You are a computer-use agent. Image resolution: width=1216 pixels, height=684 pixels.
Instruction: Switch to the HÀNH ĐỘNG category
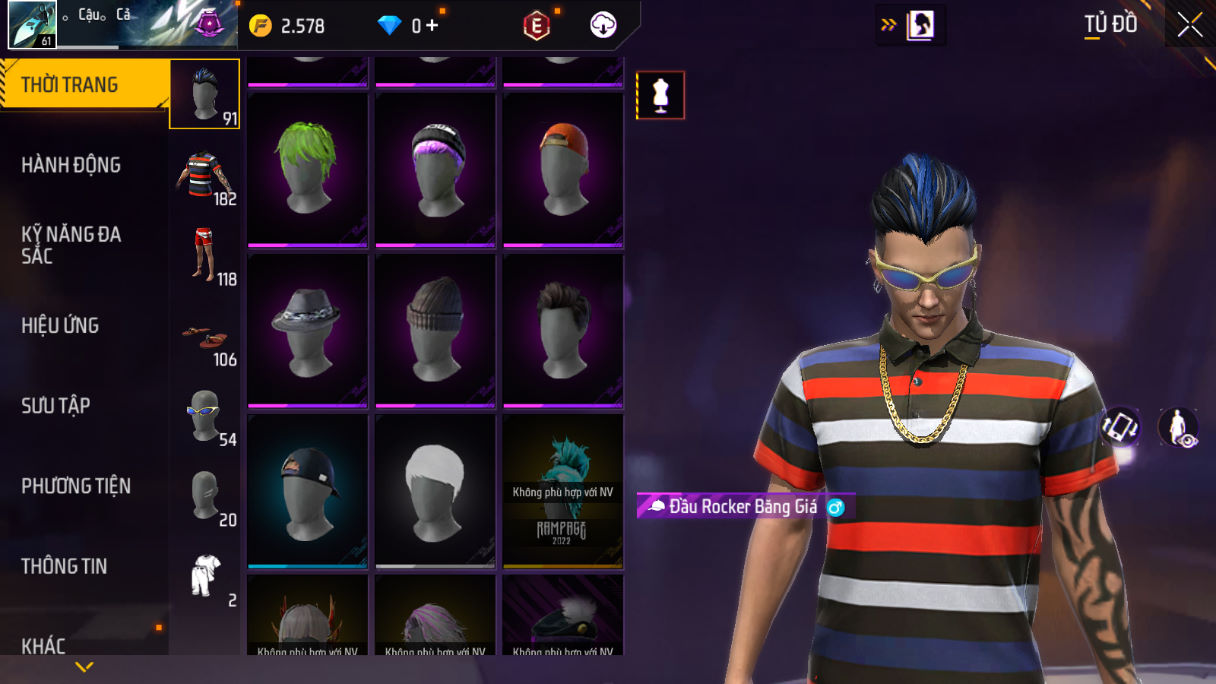point(71,165)
